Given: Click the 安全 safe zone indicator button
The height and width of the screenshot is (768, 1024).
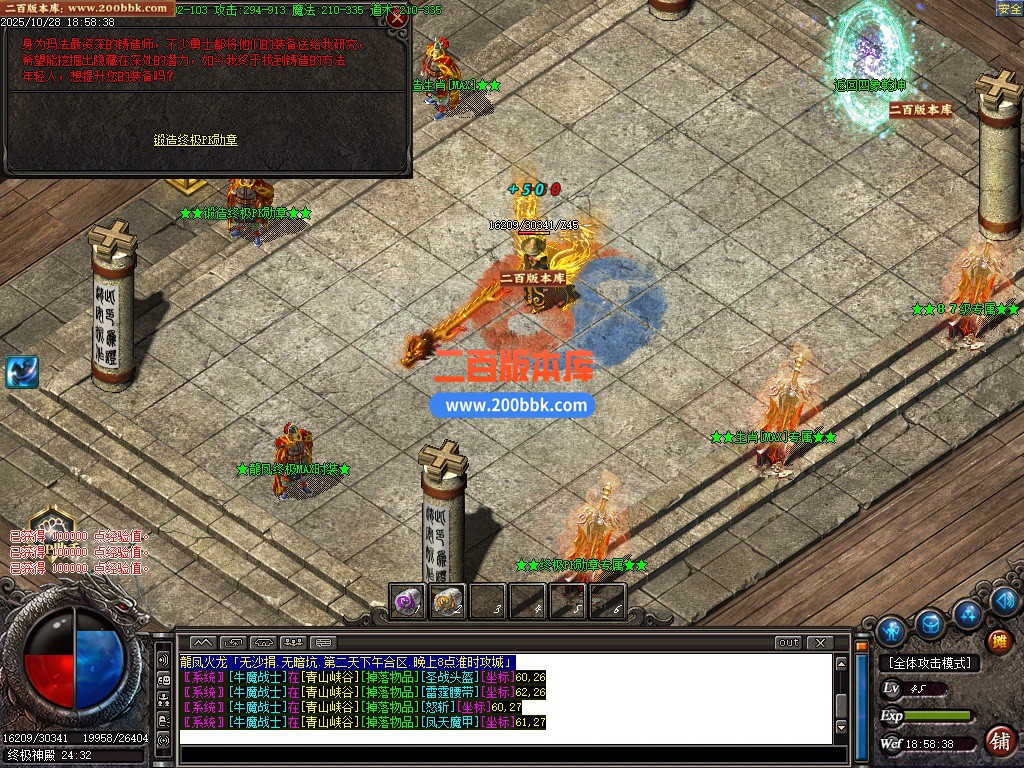Looking at the screenshot, I should pos(1009,9).
